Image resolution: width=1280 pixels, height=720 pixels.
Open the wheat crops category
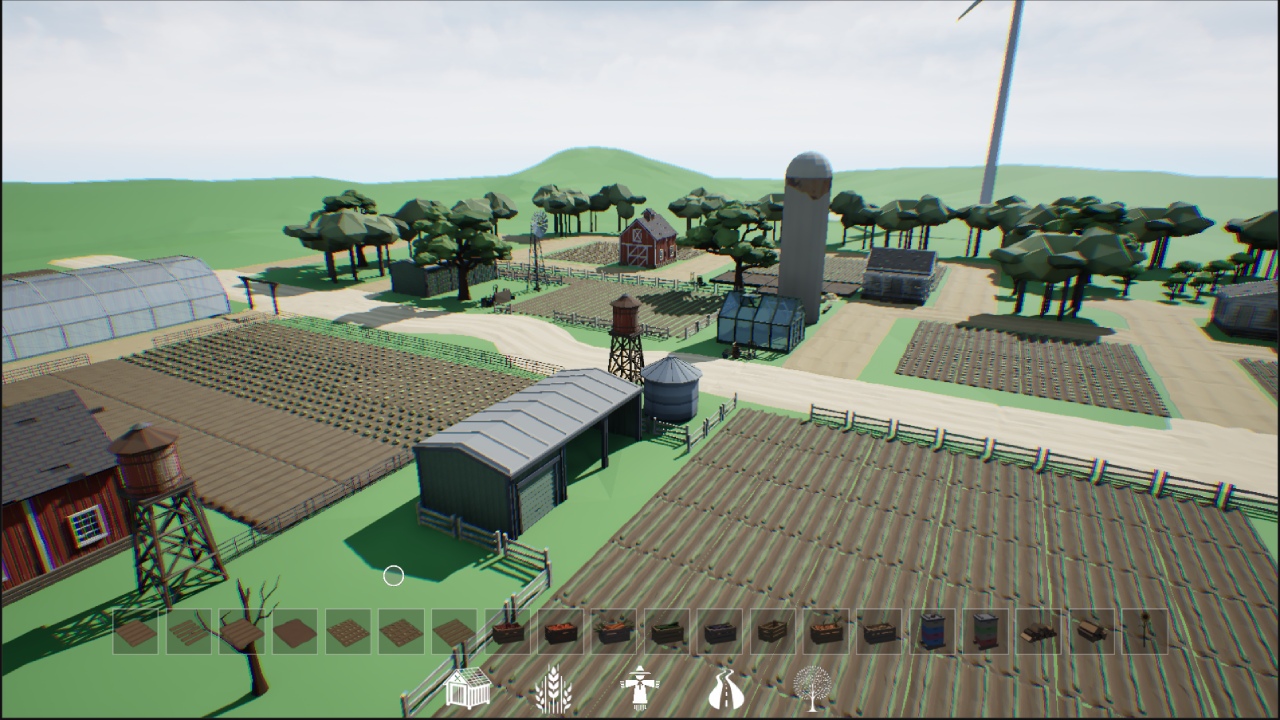pyautogui.click(x=552, y=688)
